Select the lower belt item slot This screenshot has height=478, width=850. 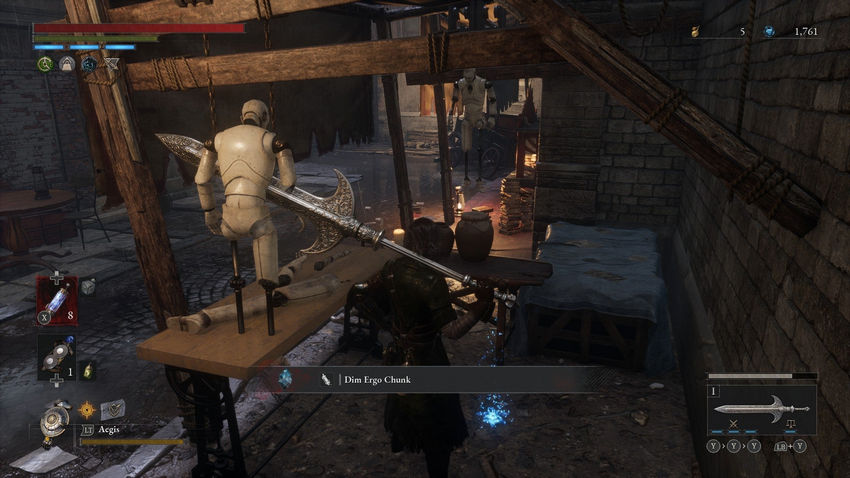pyautogui.click(x=56, y=357)
